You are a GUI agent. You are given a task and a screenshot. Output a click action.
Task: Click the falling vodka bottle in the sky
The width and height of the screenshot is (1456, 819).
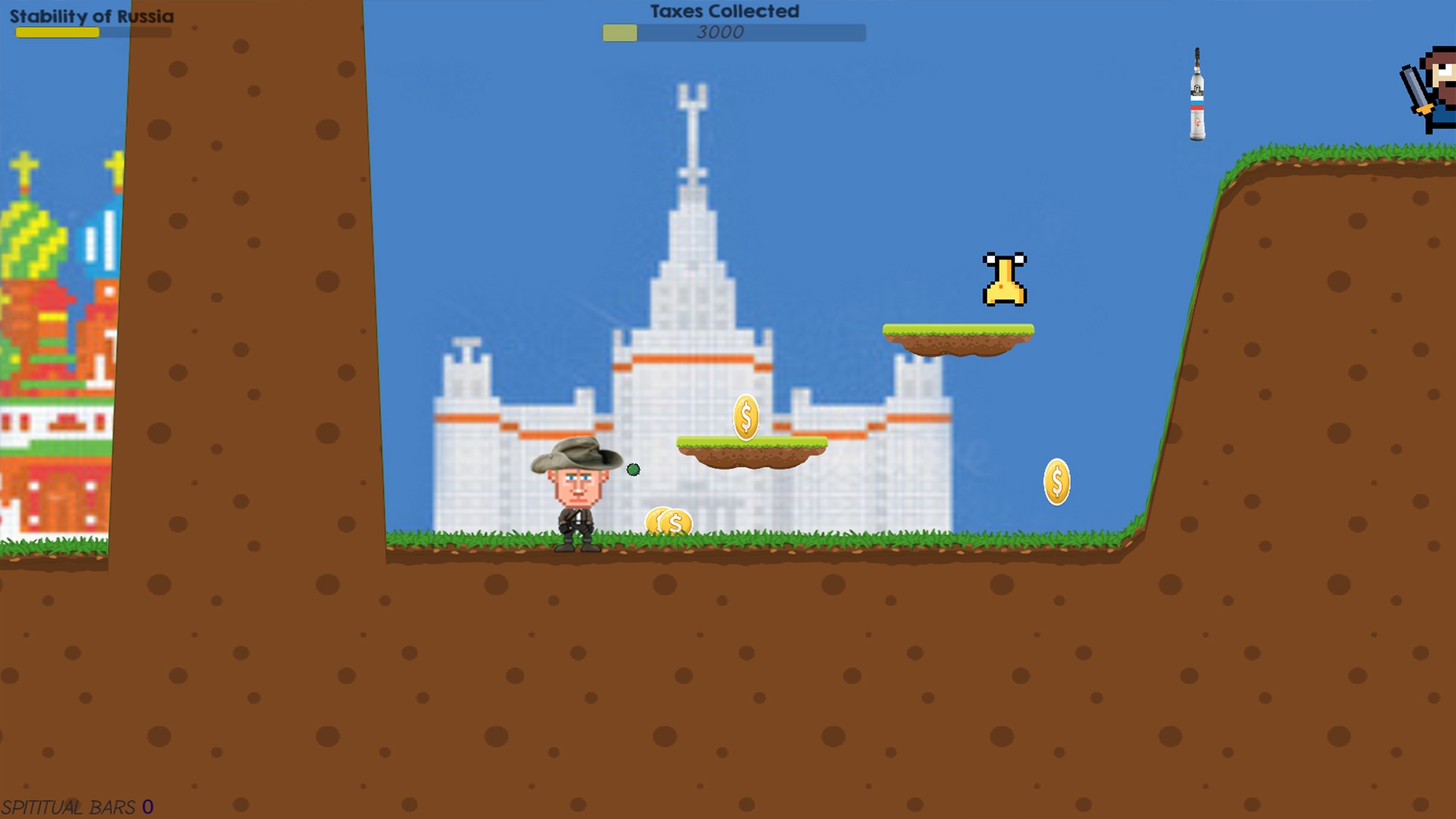(x=1195, y=97)
